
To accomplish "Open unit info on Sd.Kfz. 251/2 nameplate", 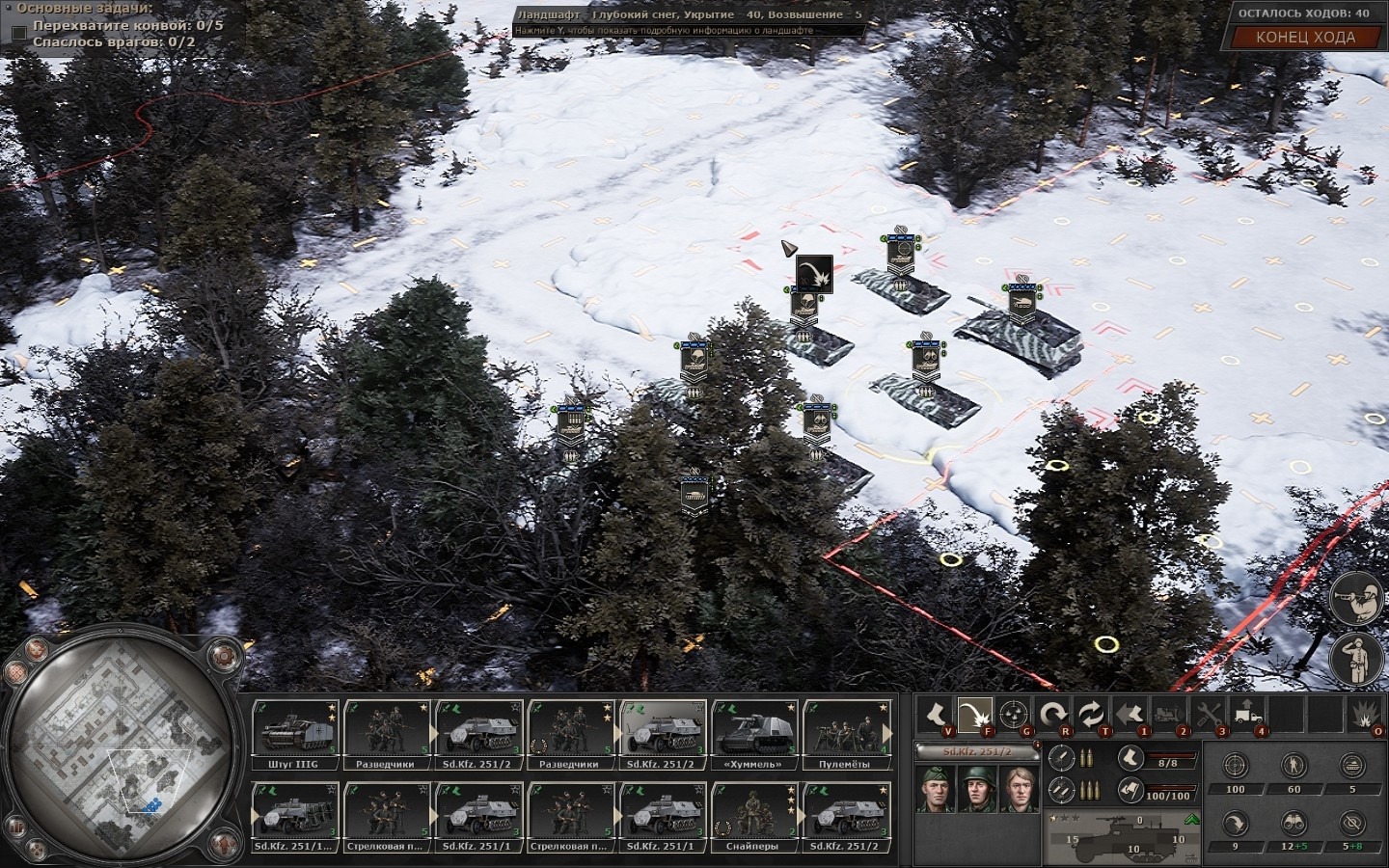I will point(974,752).
